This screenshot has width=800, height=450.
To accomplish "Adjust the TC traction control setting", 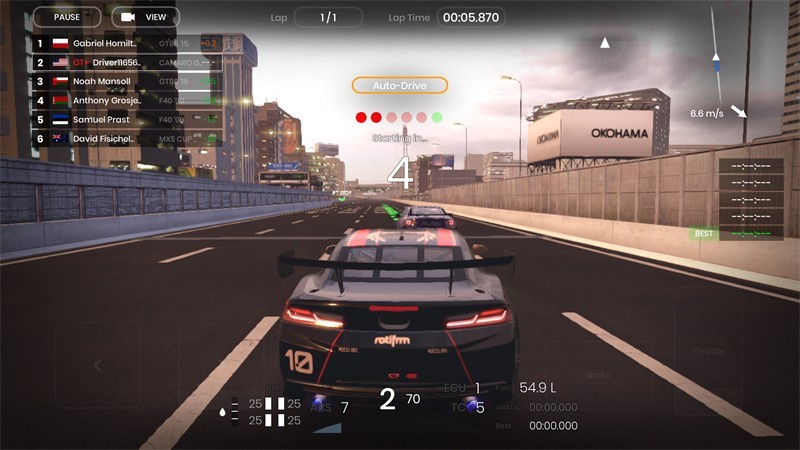I will (x=472, y=407).
